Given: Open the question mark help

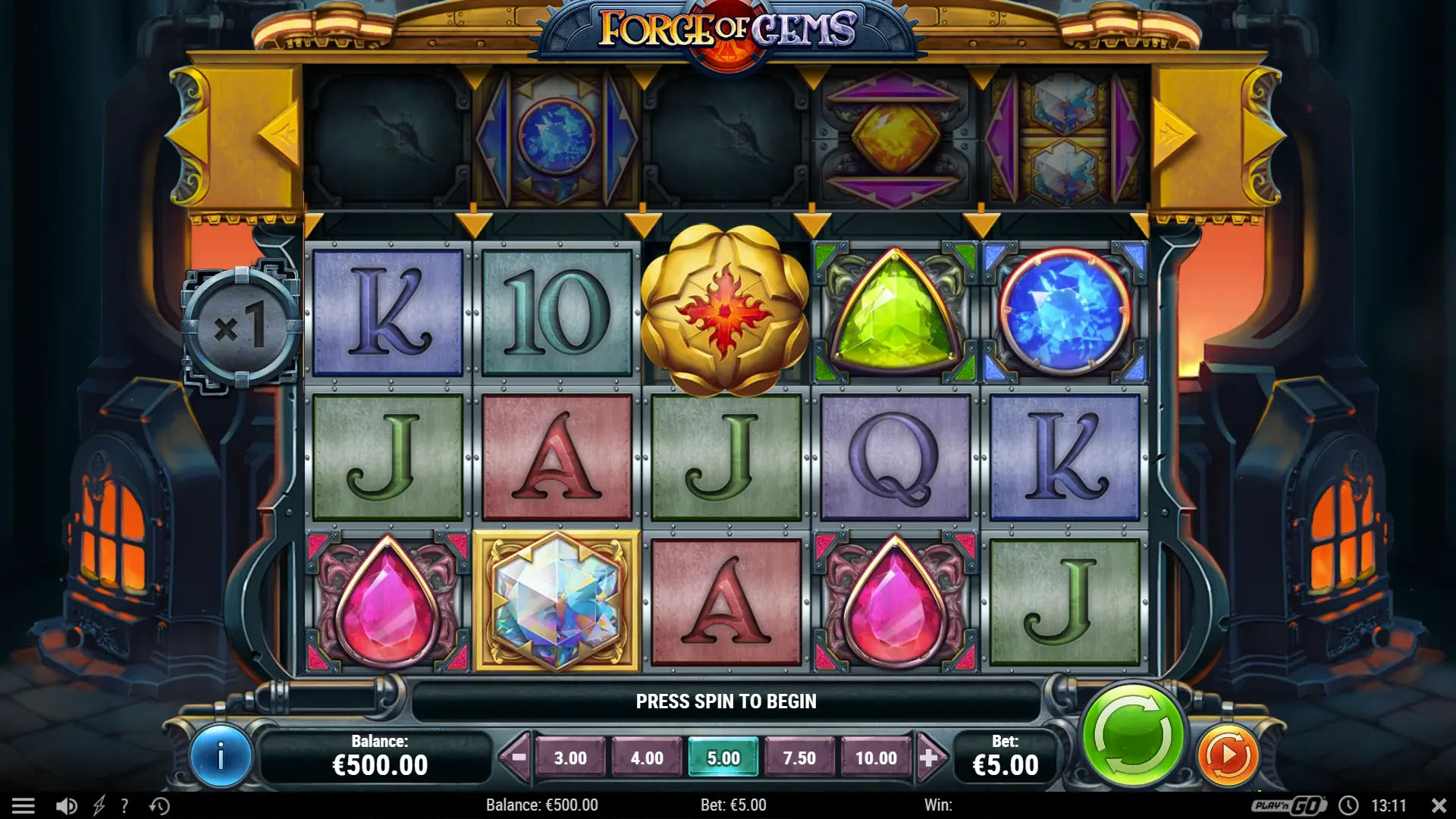Looking at the screenshot, I should click(x=124, y=805).
